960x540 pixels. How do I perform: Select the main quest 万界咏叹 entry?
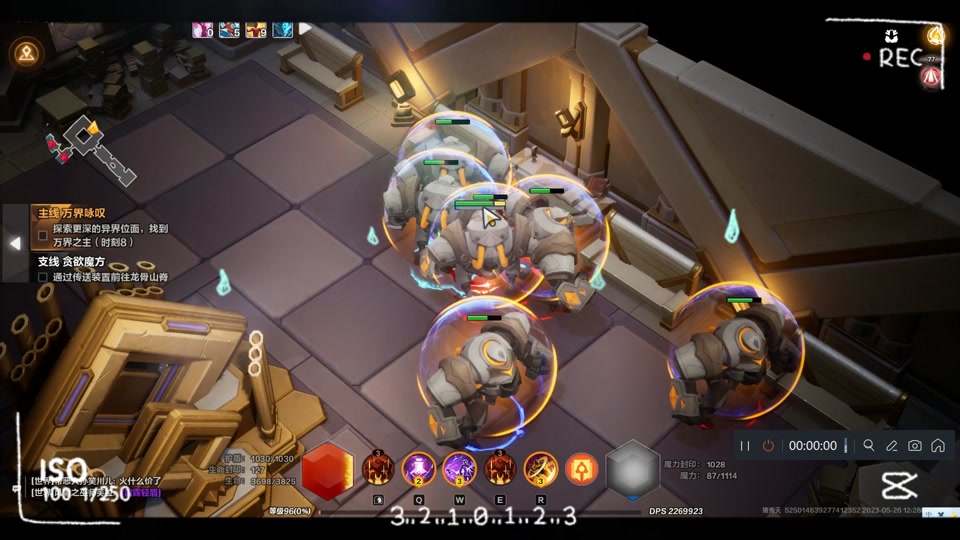[72, 213]
